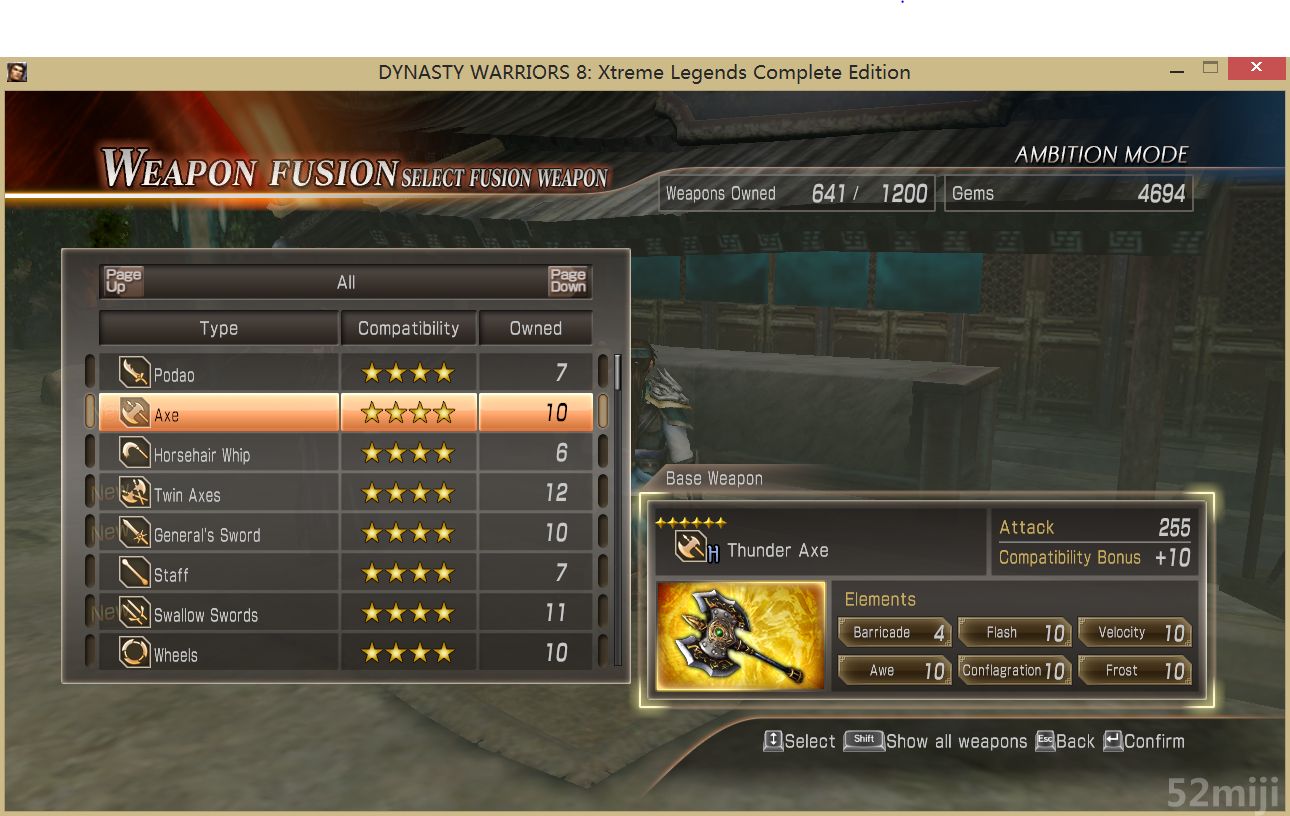Close the game window
Image resolution: width=1290 pixels, height=816 pixels.
click(1255, 69)
